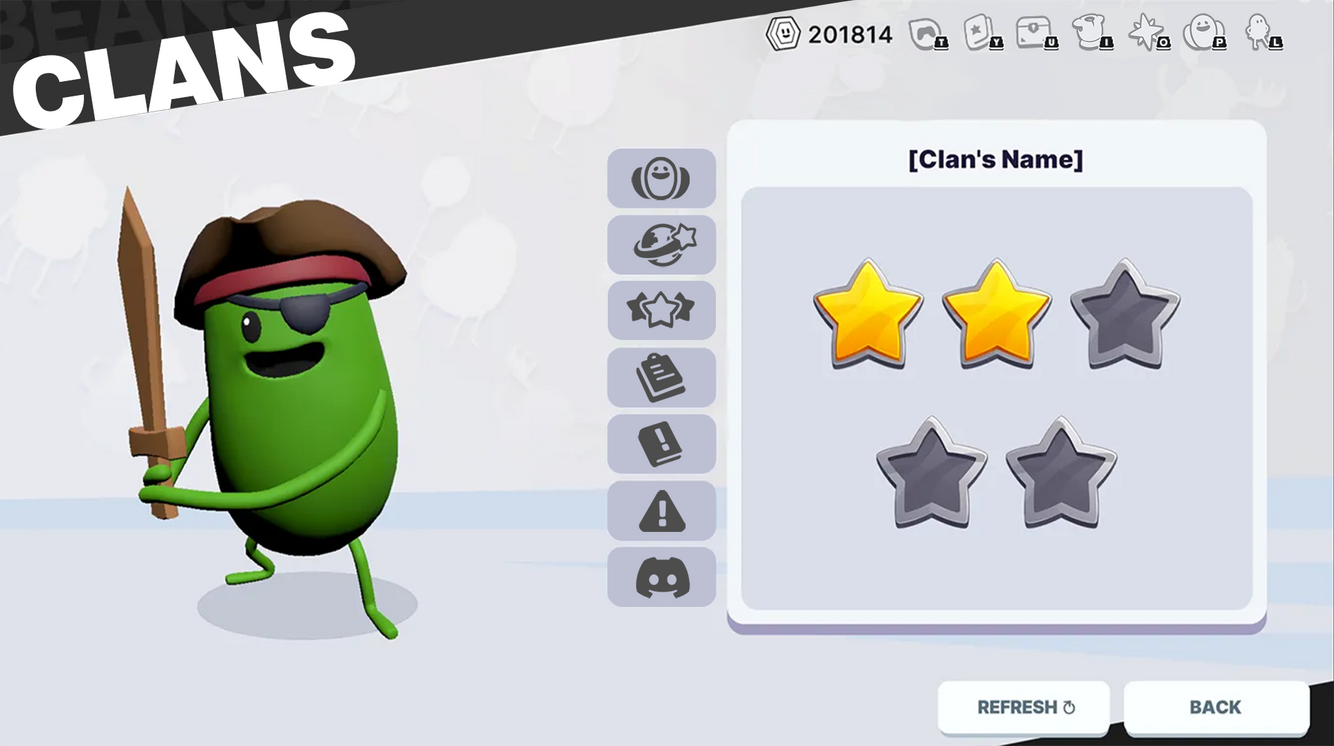Go back using the BACK button
This screenshot has height=746, width=1334.
(x=1215, y=708)
